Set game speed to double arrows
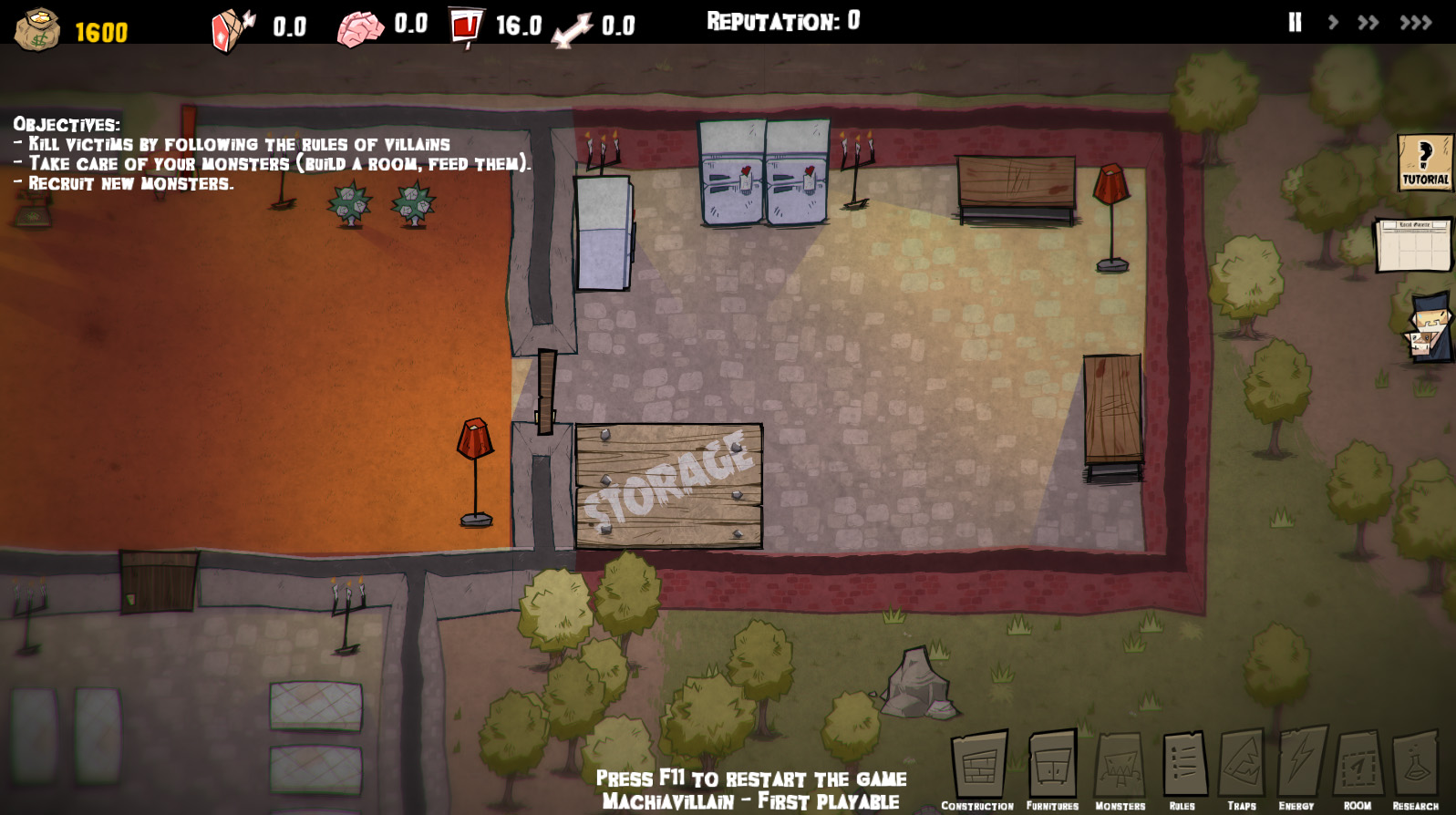Image resolution: width=1456 pixels, height=815 pixels. 1368,23
